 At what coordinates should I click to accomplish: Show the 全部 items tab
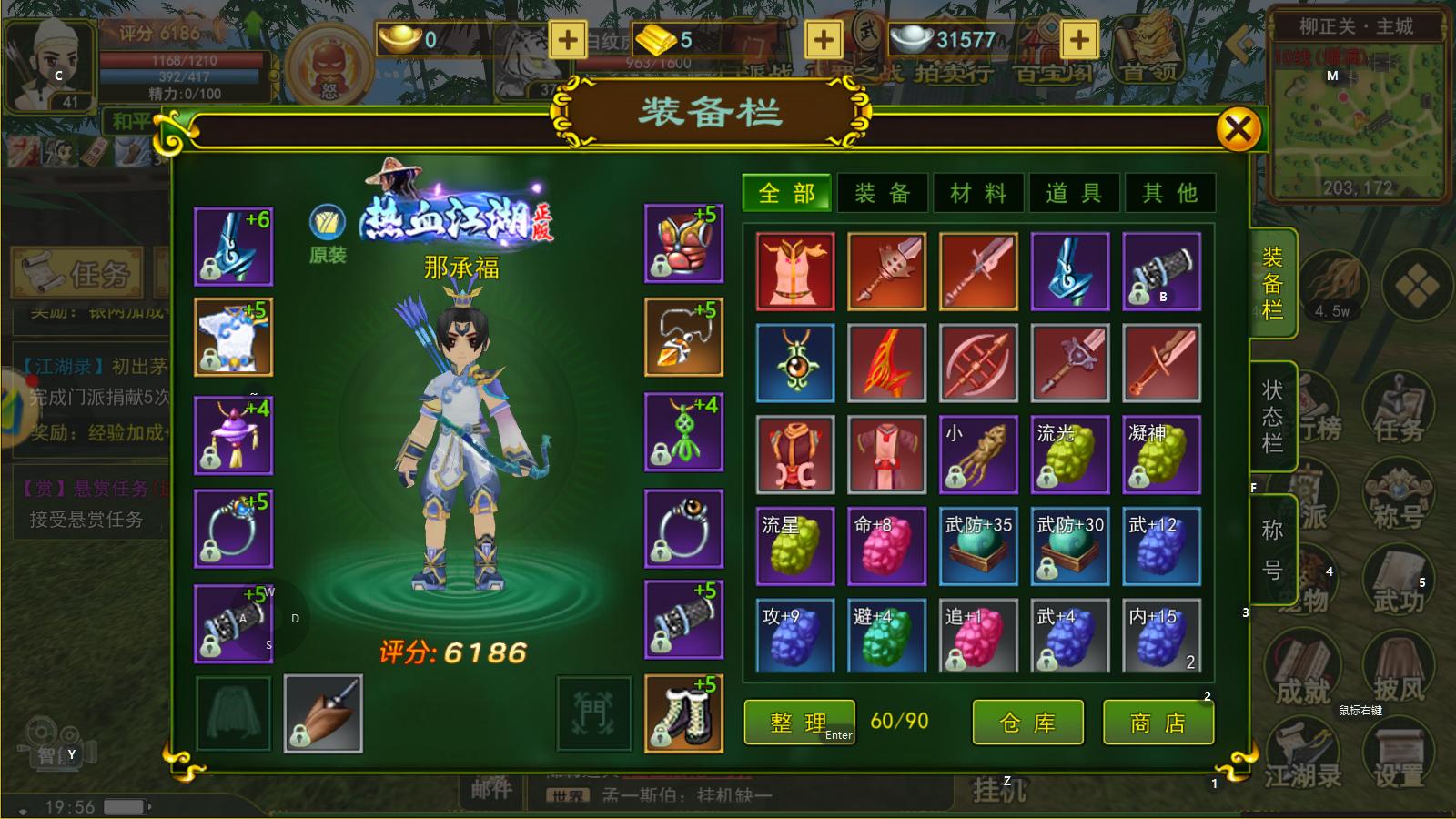point(786,193)
